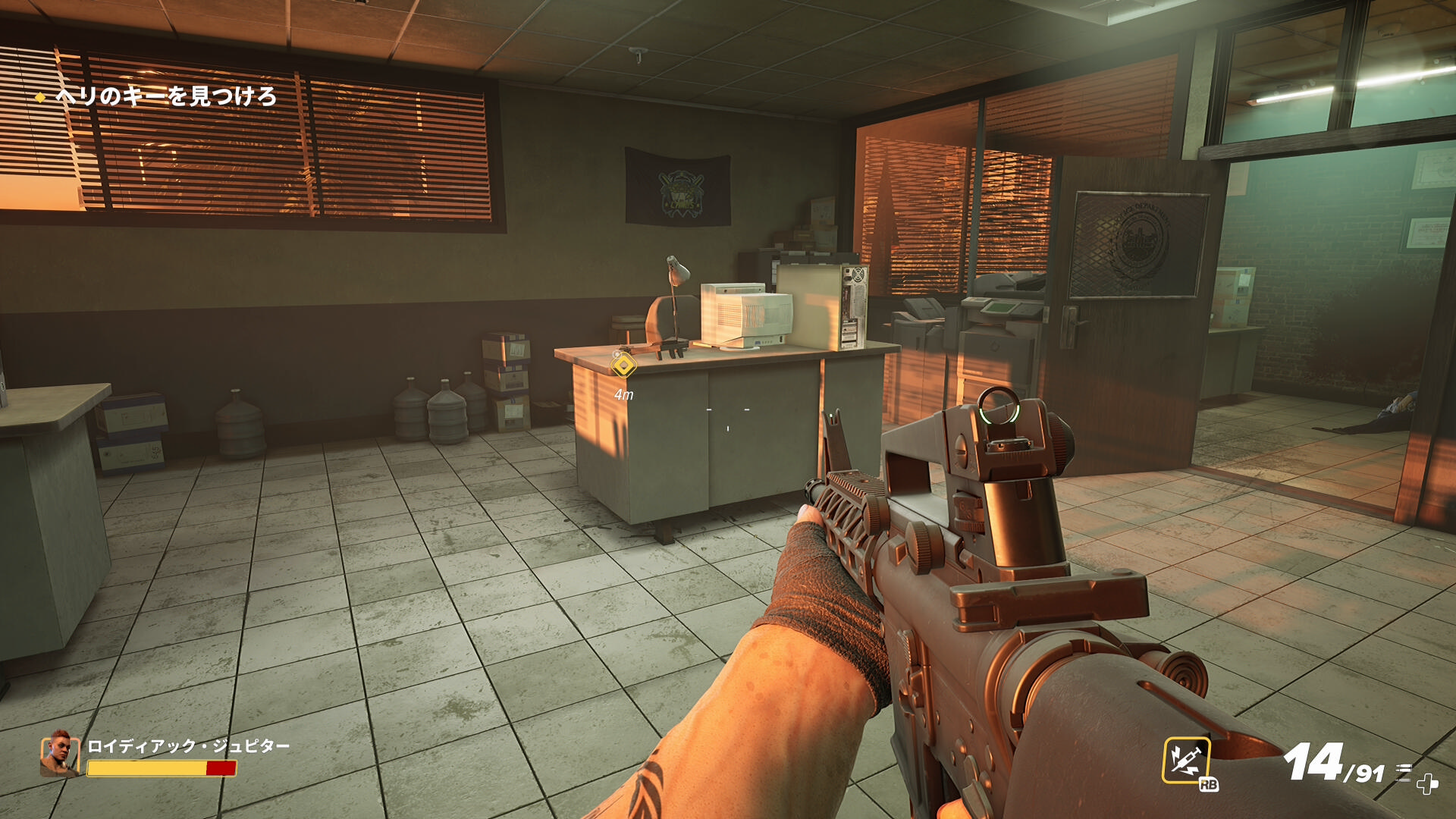Select the player character portrait
The width and height of the screenshot is (1456, 819).
[60, 754]
